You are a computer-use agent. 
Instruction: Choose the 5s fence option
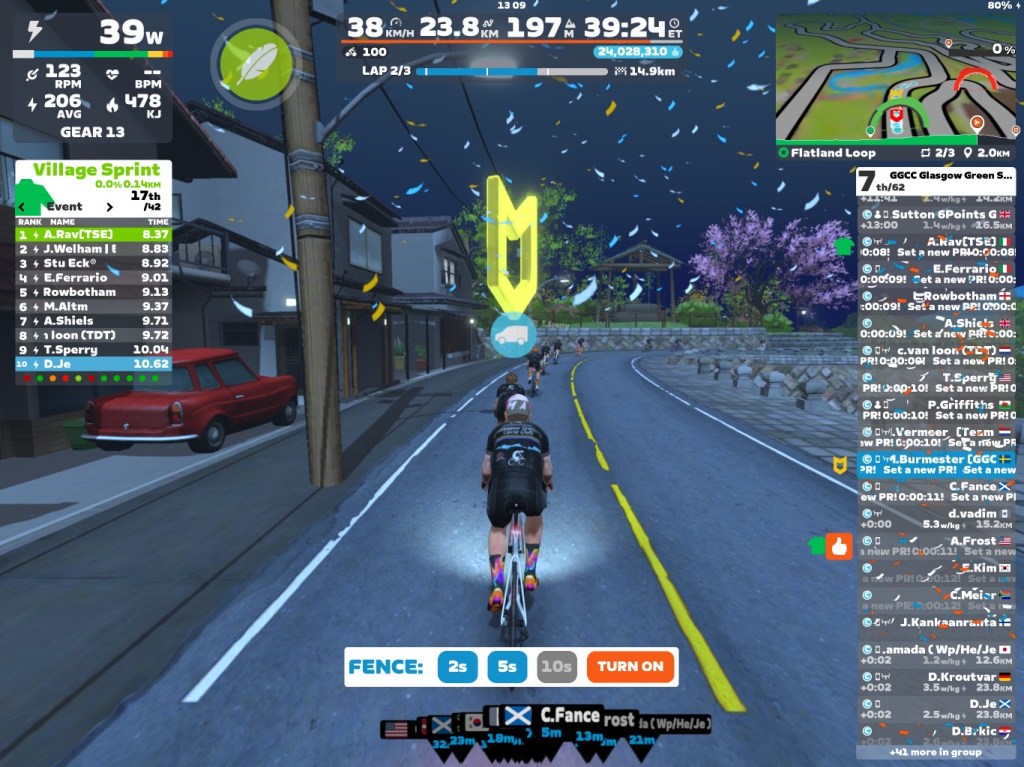(507, 667)
